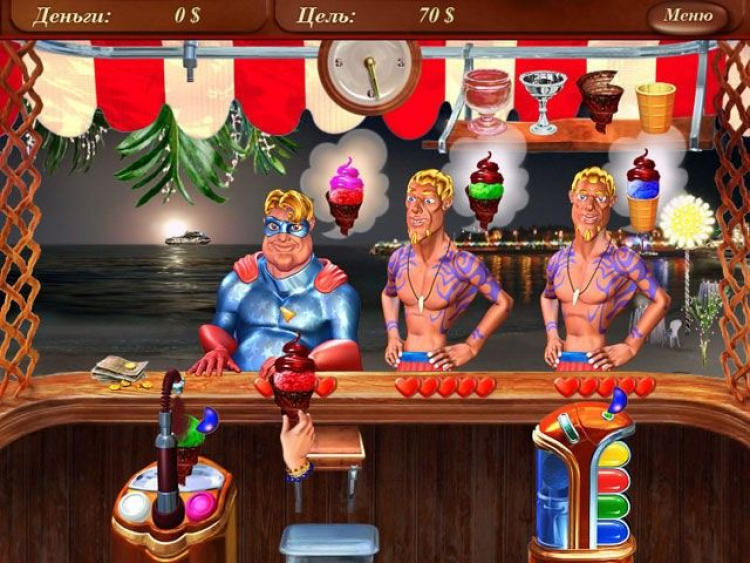Select the clear glass dessert cup
The height and width of the screenshot is (563, 750).
pyautogui.click(x=544, y=98)
